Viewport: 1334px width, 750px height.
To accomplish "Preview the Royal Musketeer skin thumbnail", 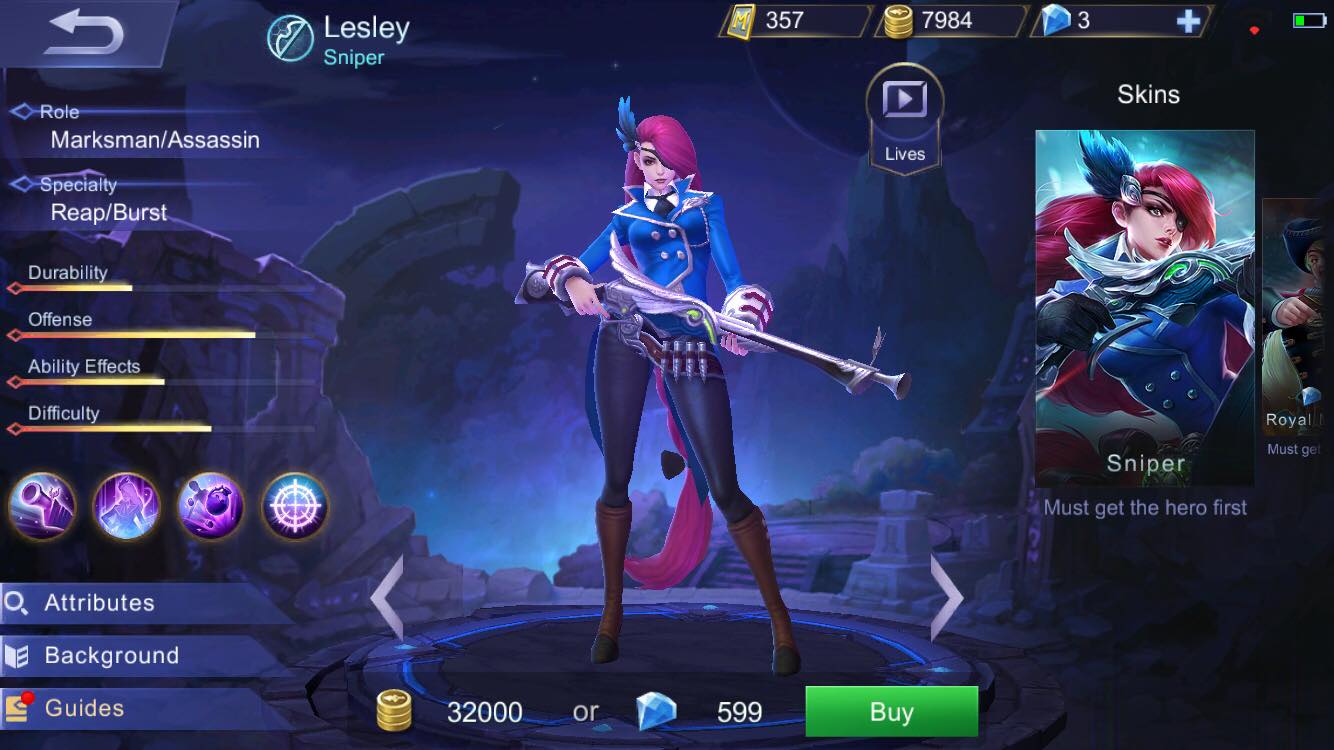I will pos(1300,300).
